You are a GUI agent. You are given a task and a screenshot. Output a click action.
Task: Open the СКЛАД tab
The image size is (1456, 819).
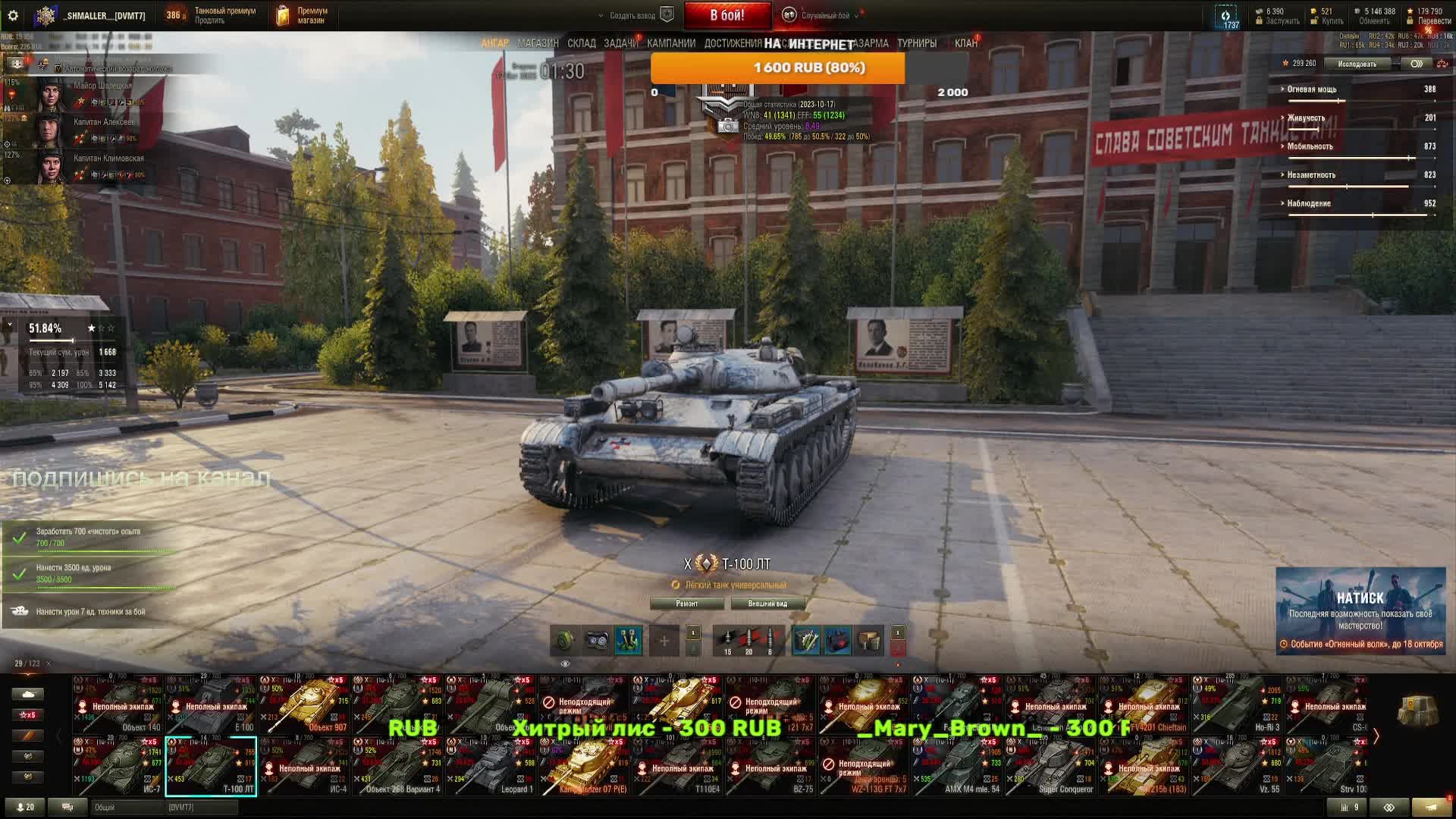click(582, 43)
